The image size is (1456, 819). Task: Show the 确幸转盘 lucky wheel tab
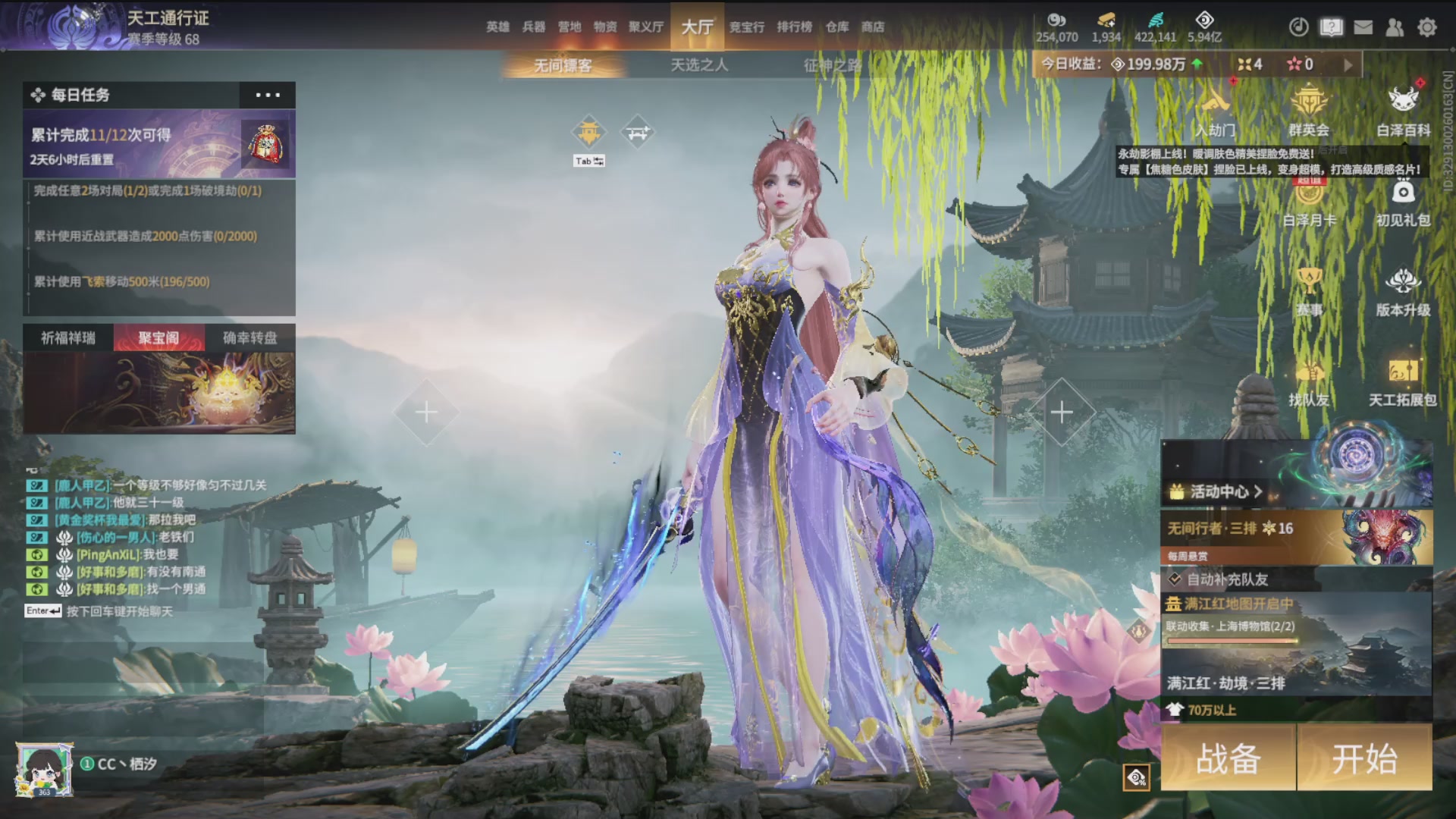[x=249, y=337]
